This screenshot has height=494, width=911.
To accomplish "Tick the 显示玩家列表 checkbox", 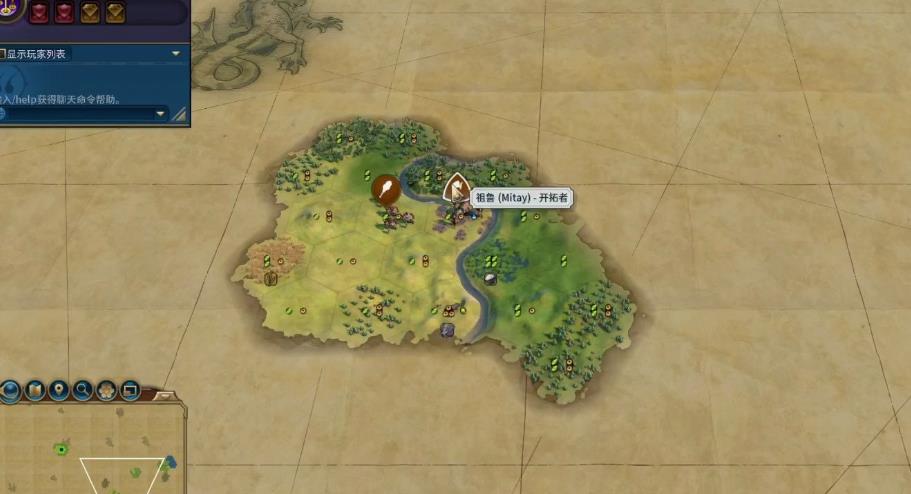I will (3, 54).
